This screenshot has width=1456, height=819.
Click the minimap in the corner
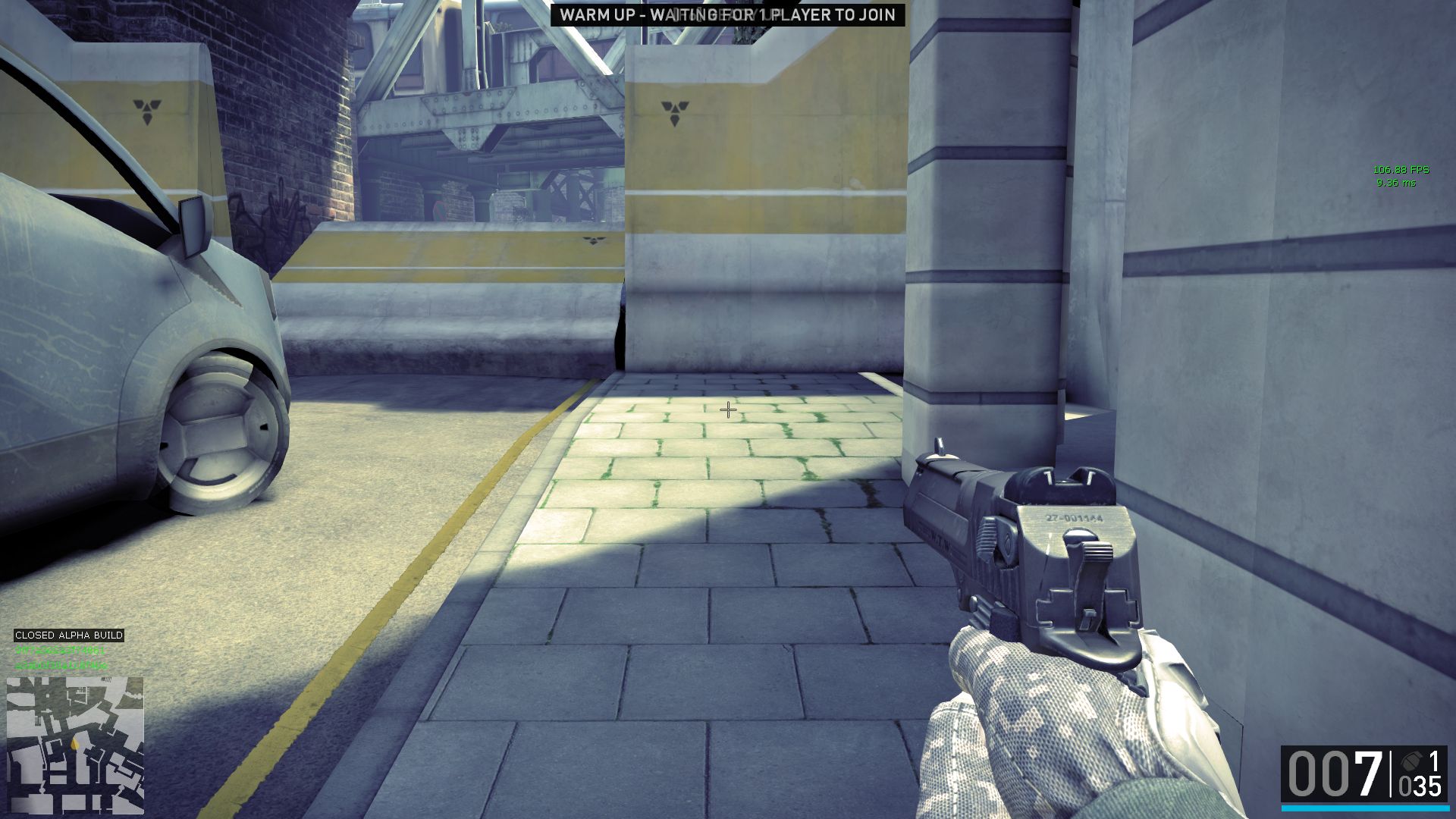(75, 745)
